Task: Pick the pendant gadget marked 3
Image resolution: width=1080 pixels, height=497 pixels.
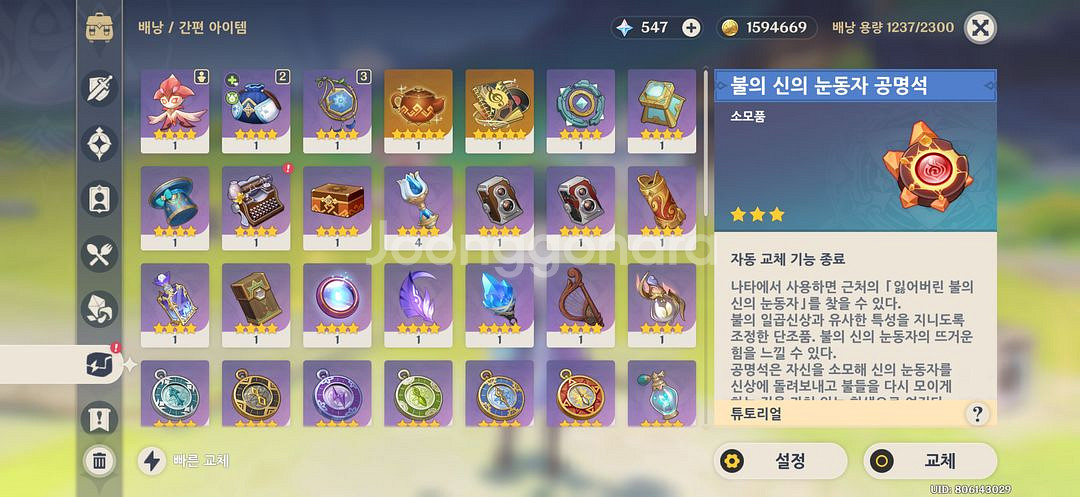Action: (337, 103)
